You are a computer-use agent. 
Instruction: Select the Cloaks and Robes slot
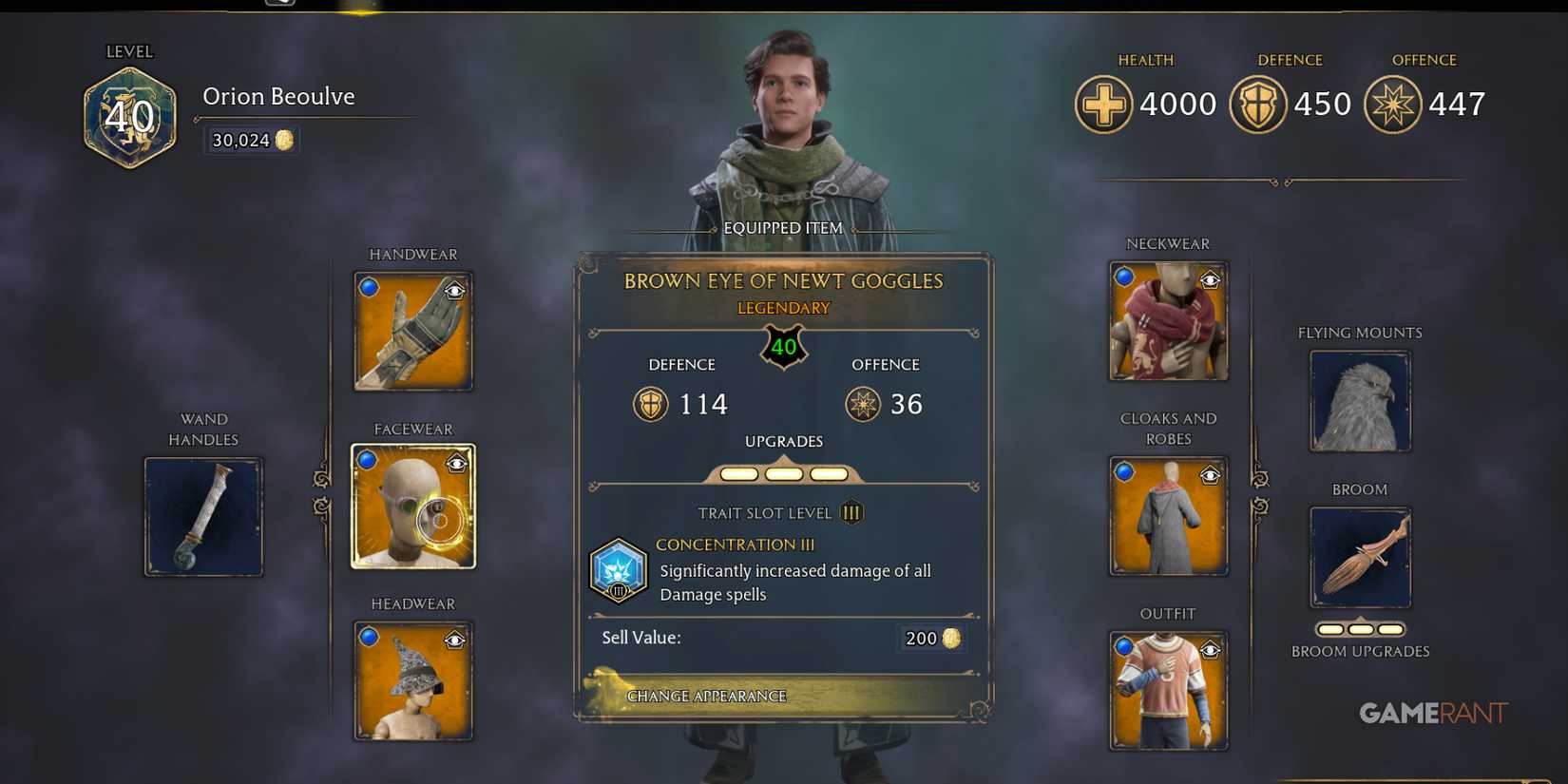[x=1168, y=515]
